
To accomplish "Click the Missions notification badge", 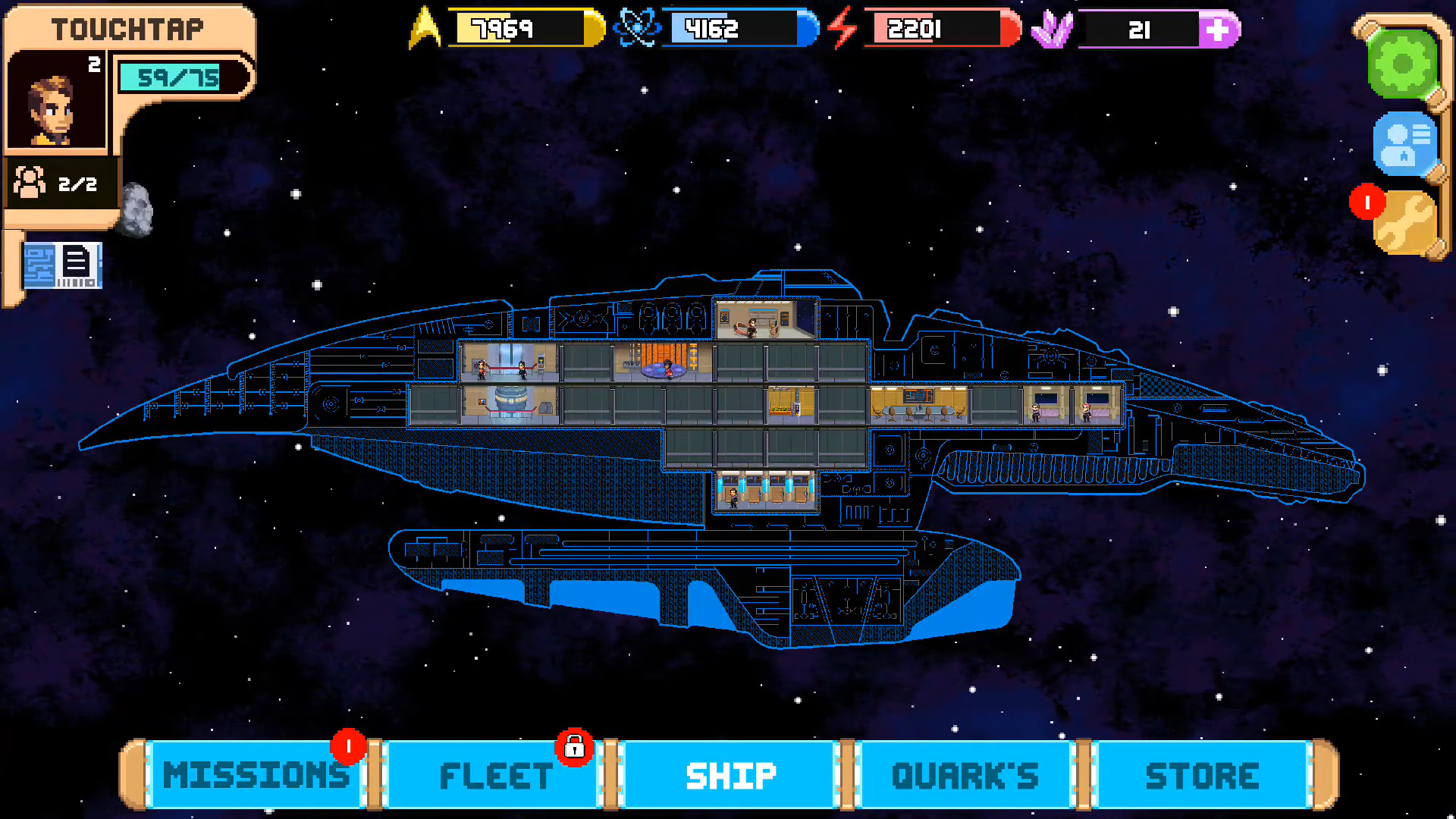I will point(348,746).
